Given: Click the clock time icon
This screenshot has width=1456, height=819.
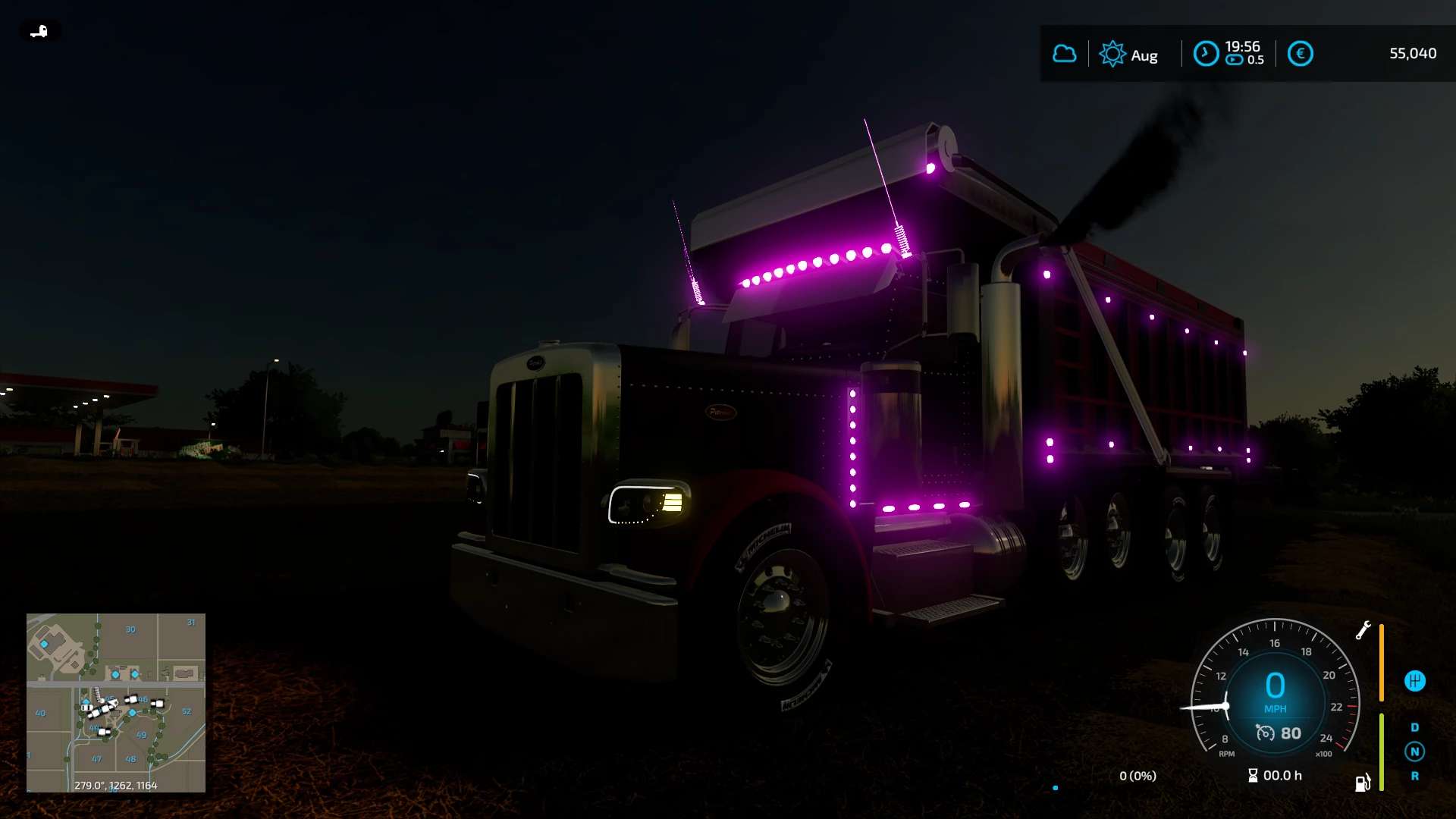Looking at the screenshot, I should click(1206, 54).
